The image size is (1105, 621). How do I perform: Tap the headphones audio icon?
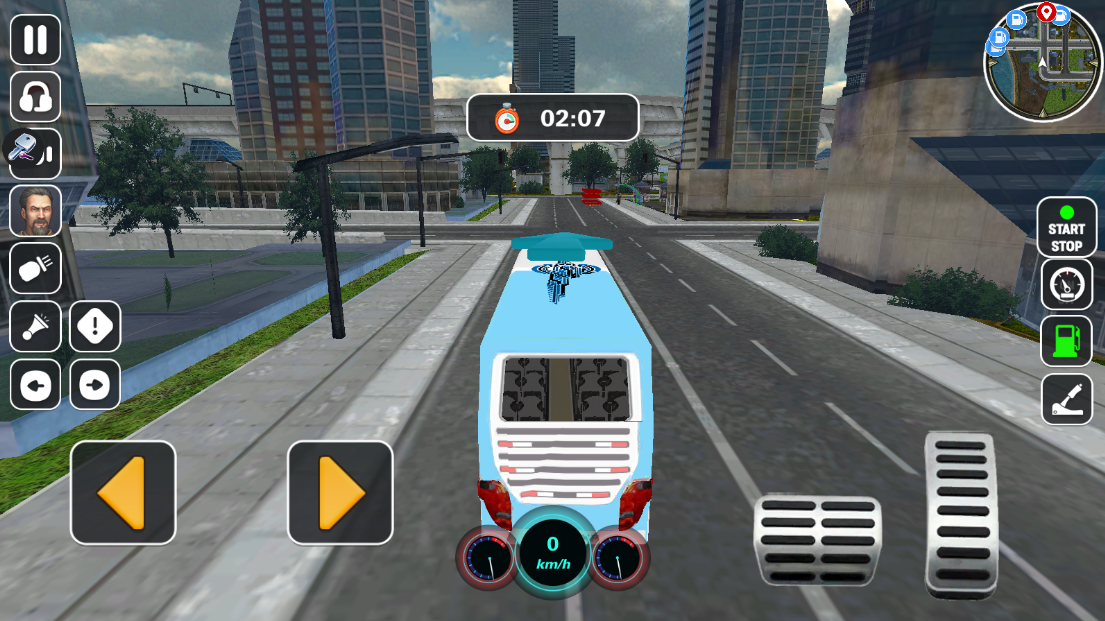pos(36,97)
